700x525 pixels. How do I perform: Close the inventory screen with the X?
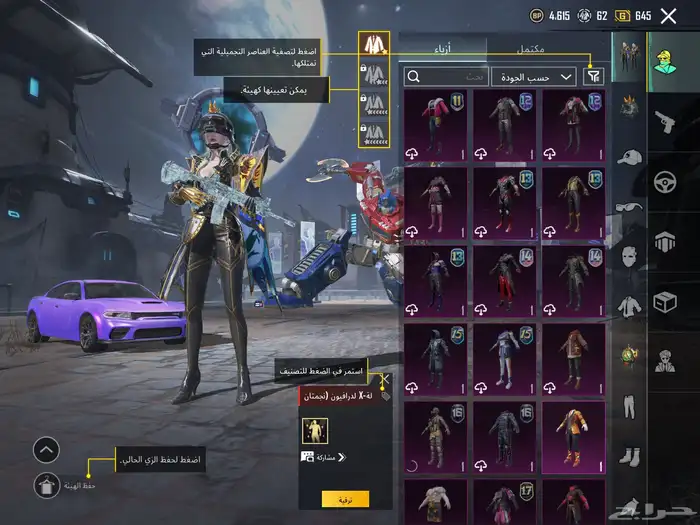[x=668, y=16]
